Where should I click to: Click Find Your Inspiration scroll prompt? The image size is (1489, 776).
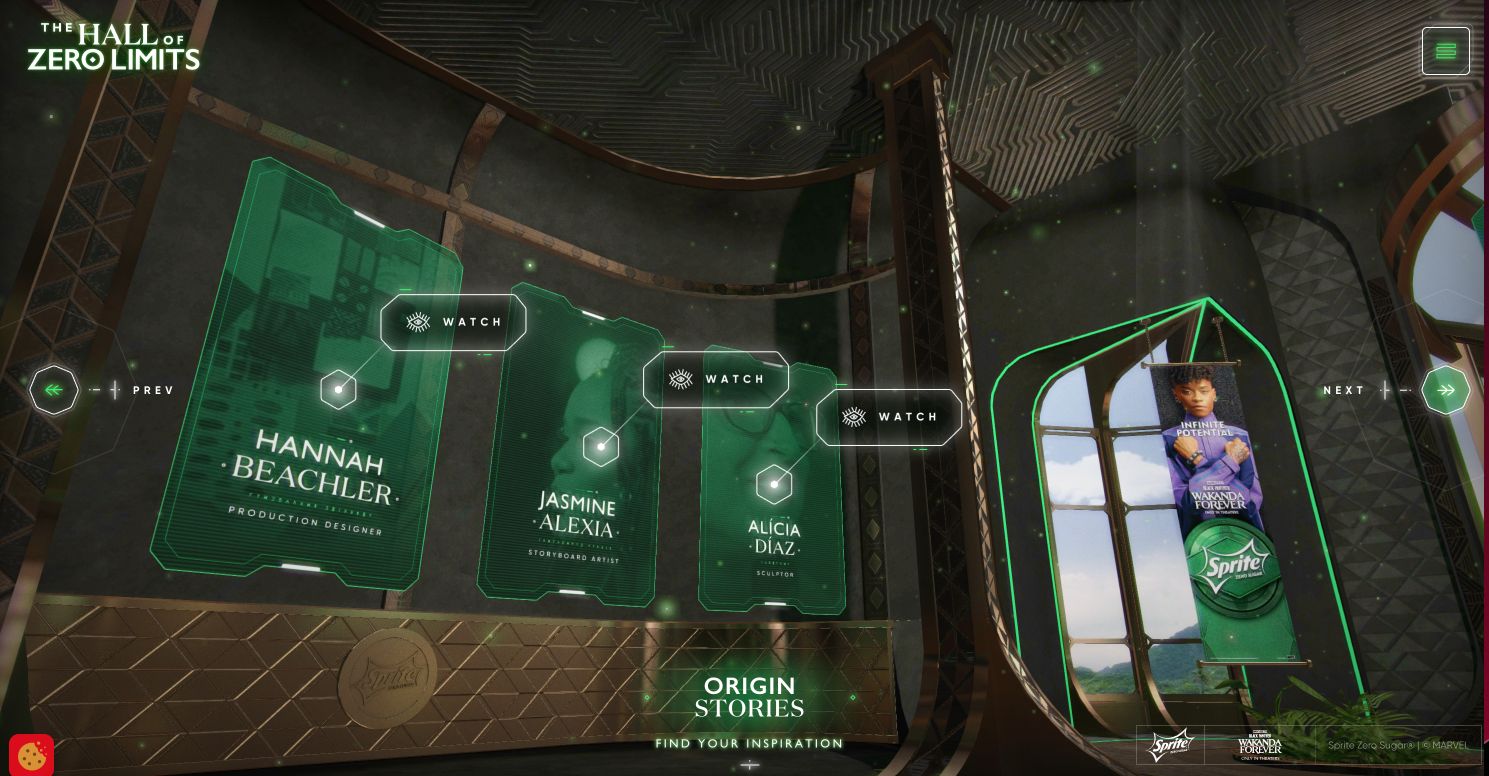pos(749,744)
